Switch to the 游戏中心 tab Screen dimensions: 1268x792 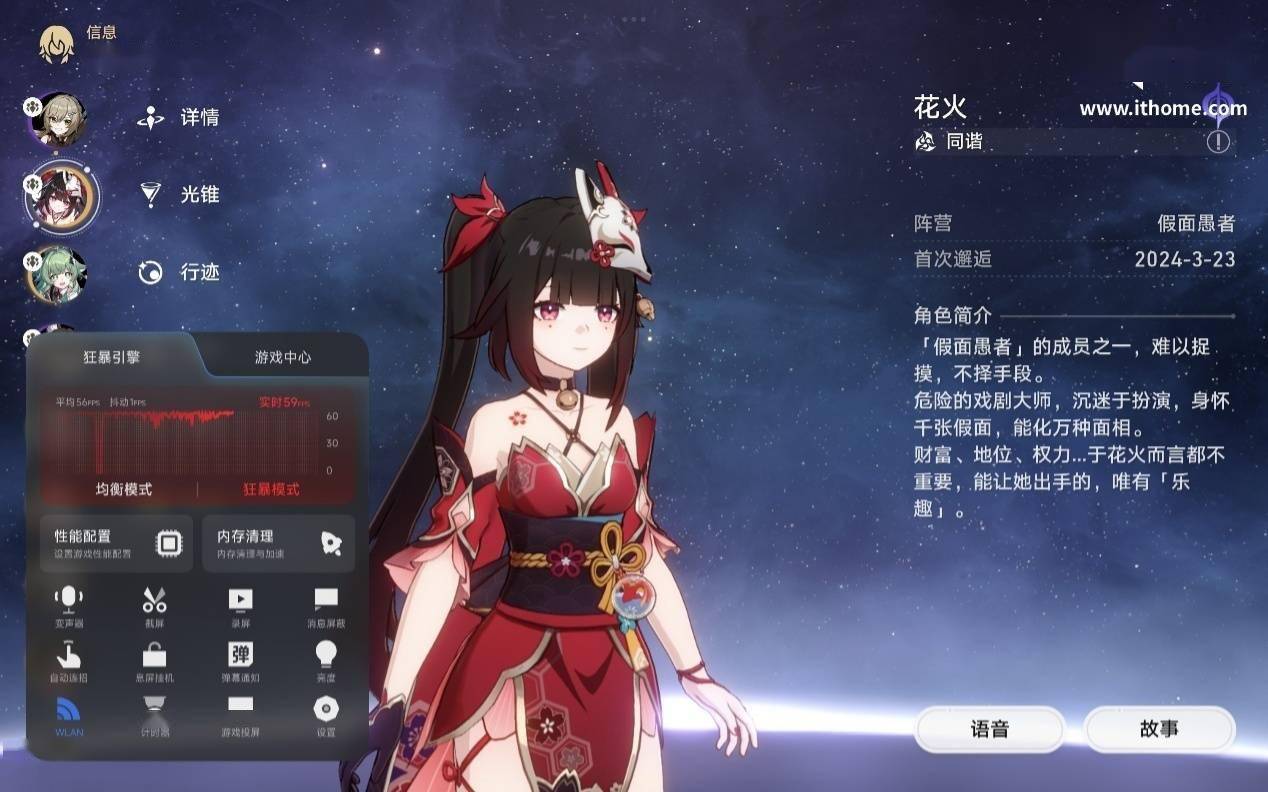[283, 357]
